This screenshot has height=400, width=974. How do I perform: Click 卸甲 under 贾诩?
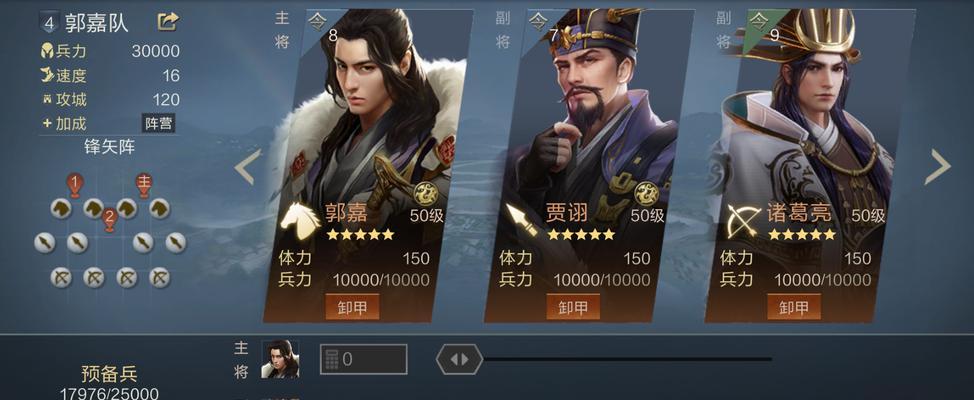click(573, 307)
